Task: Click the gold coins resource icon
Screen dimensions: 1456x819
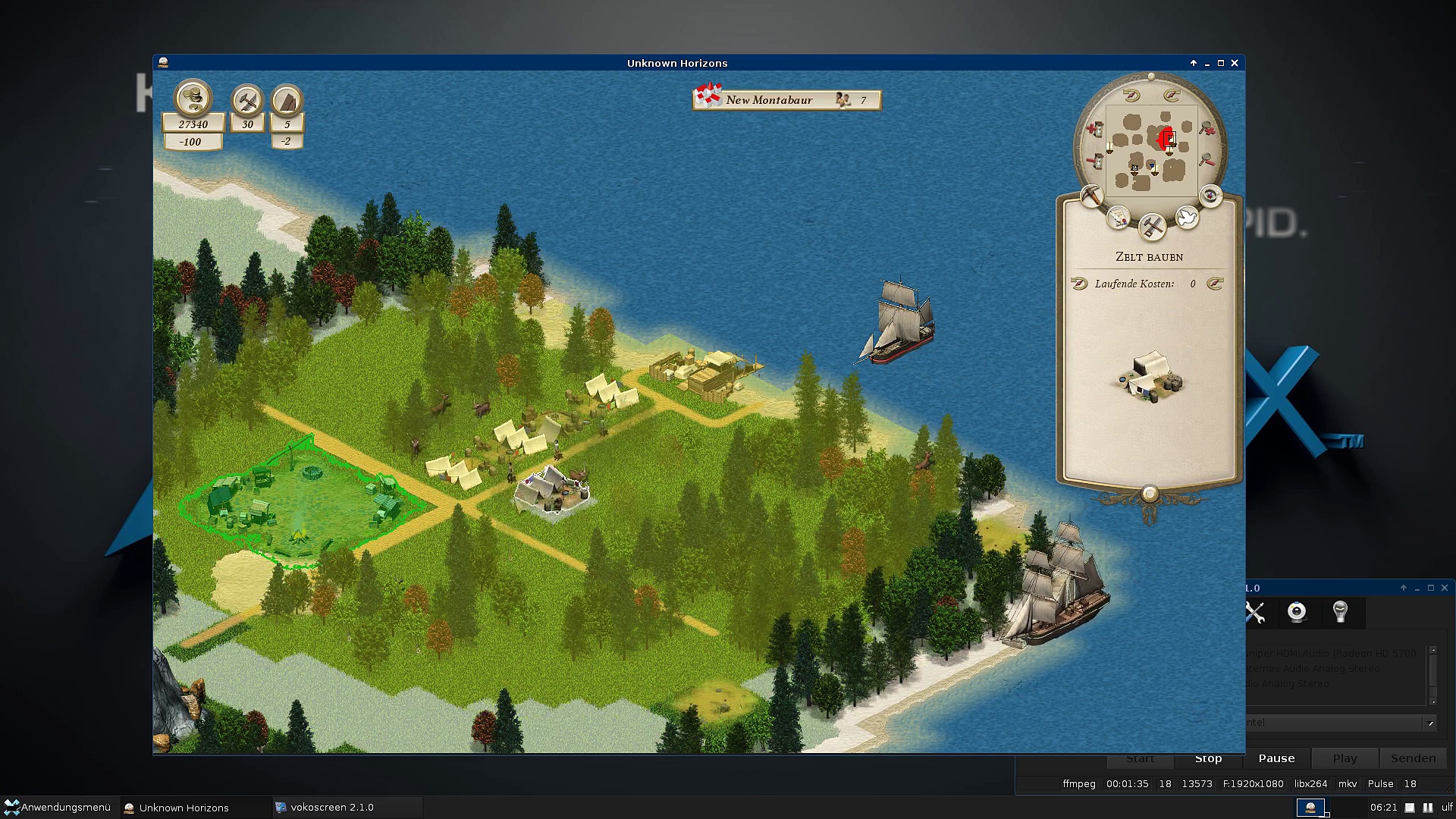Action: pos(193,98)
